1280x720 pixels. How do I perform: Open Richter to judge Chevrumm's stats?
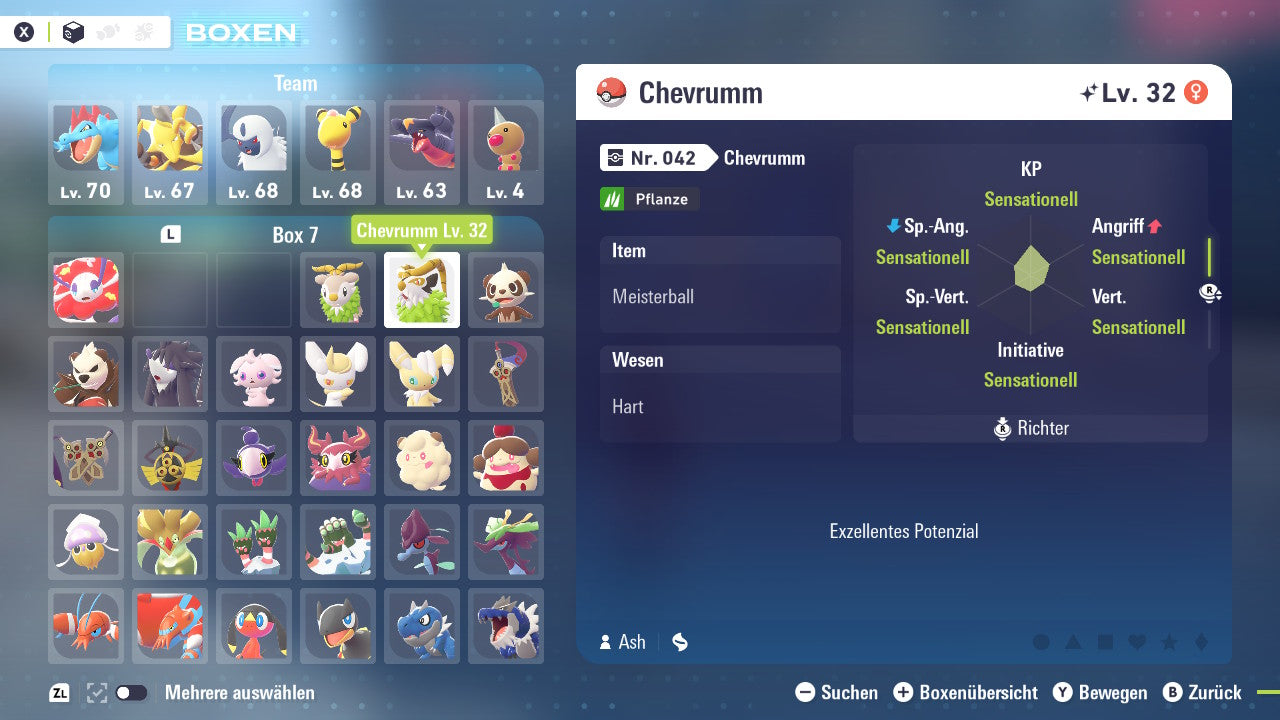[x=1030, y=428]
